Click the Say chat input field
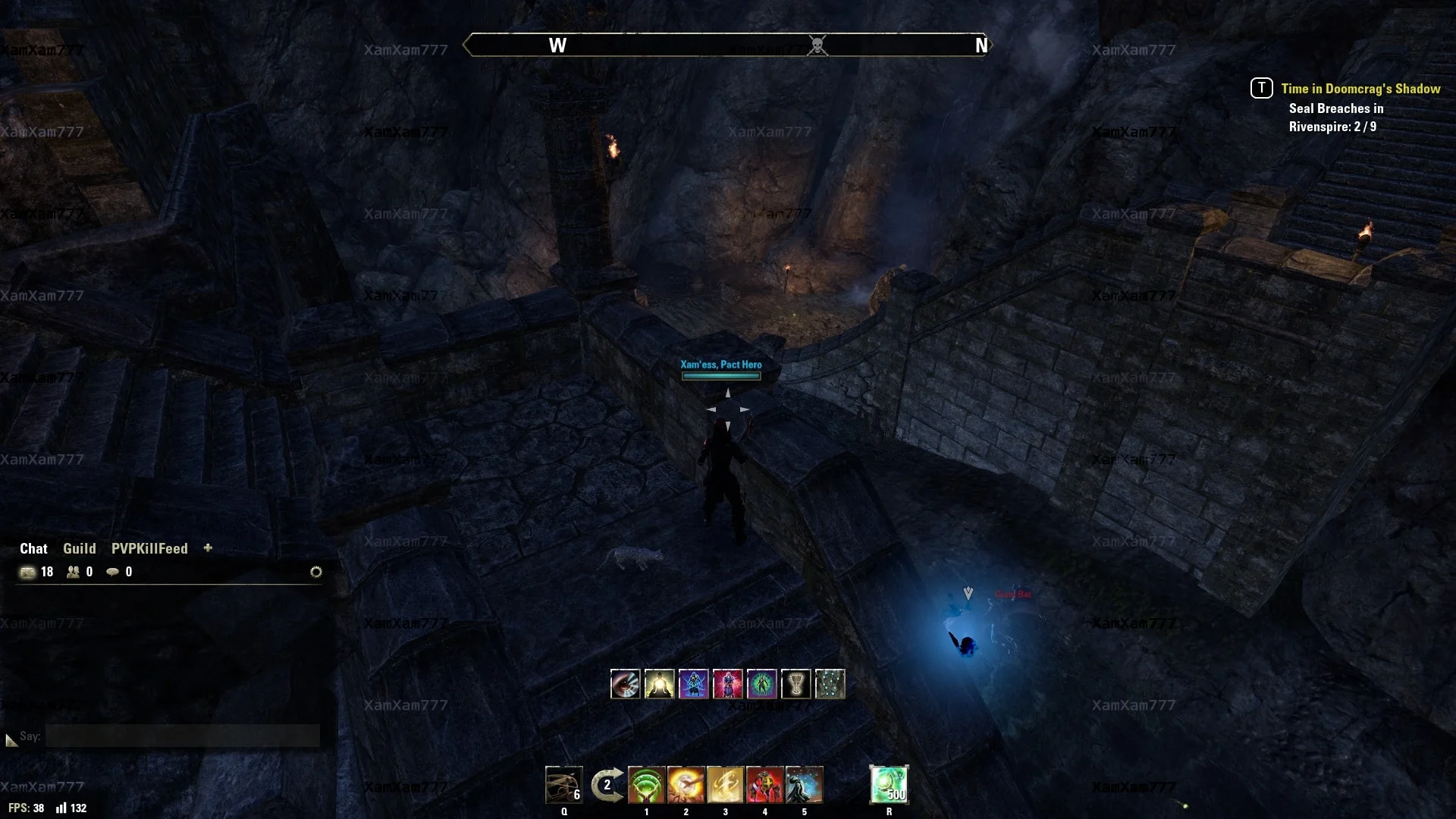The height and width of the screenshot is (819, 1456). [x=182, y=736]
